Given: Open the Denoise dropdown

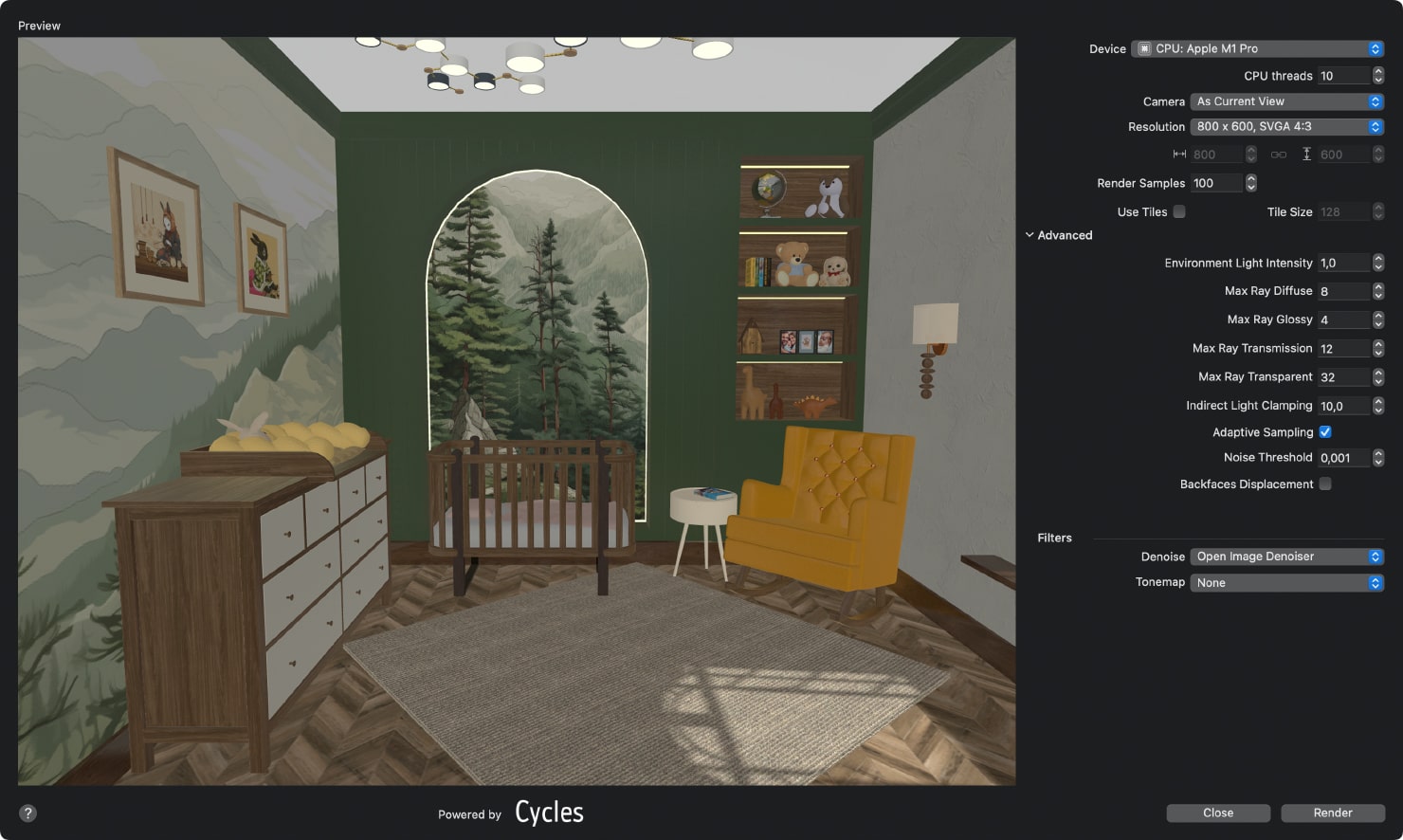Looking at the screenshot, I should coord(1285,557).
